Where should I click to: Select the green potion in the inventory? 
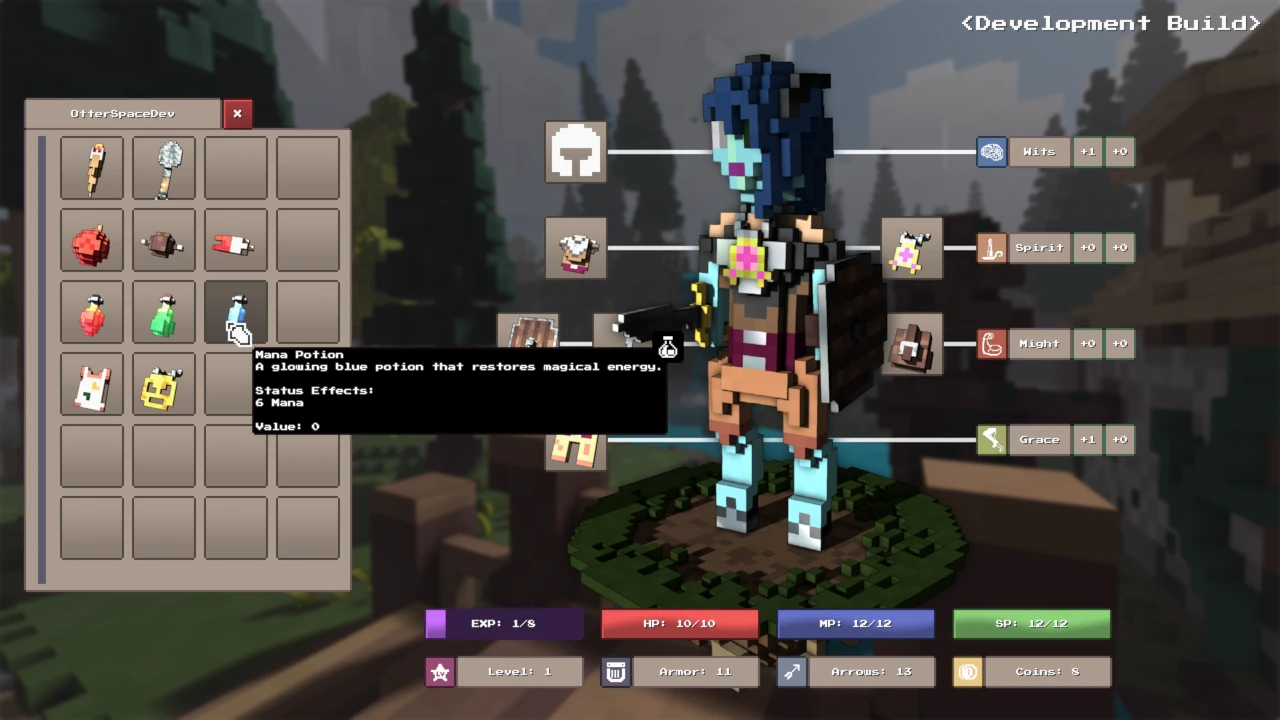pos(163,312)
